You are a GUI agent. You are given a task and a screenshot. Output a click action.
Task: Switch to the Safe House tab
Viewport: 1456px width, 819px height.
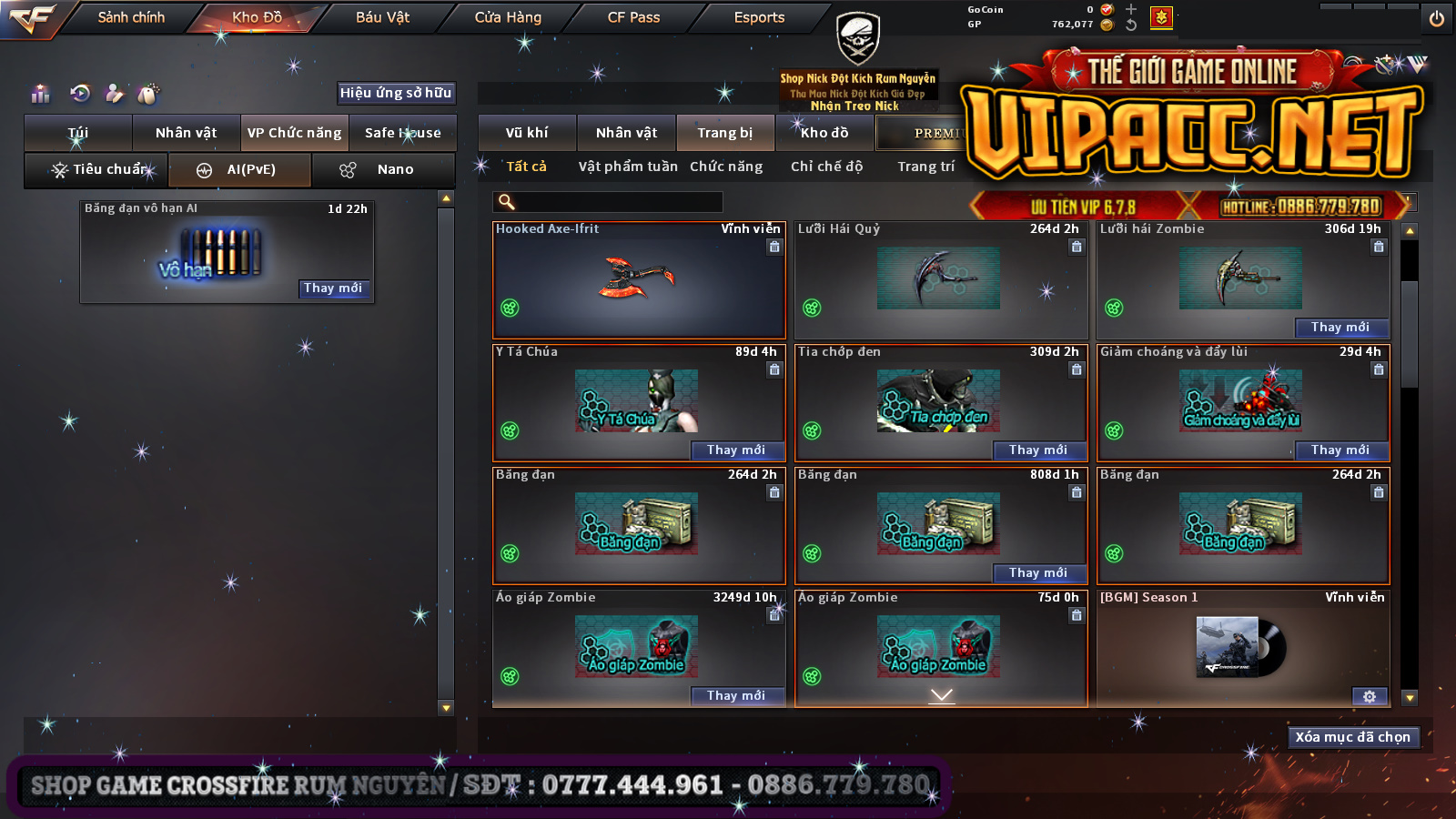tap(402, 133)
